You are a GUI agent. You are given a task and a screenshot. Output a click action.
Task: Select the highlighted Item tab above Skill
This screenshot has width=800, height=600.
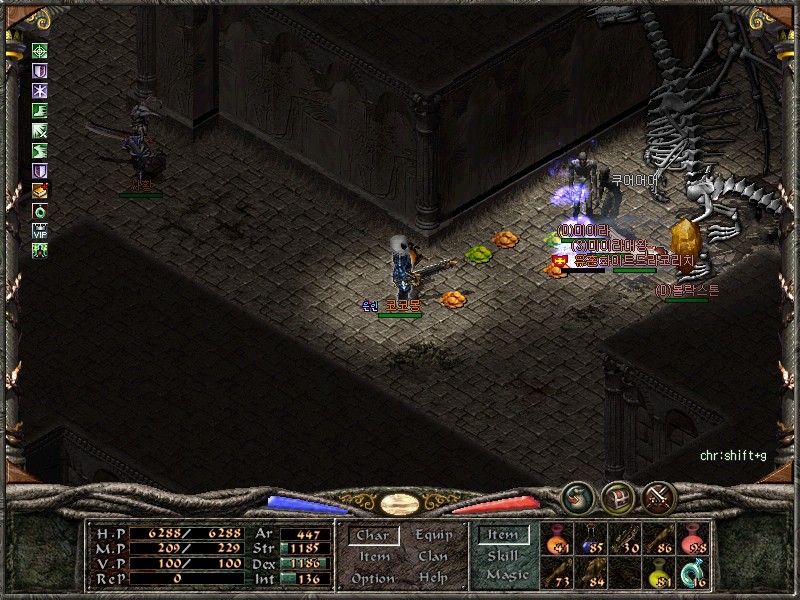coord(503,536)
